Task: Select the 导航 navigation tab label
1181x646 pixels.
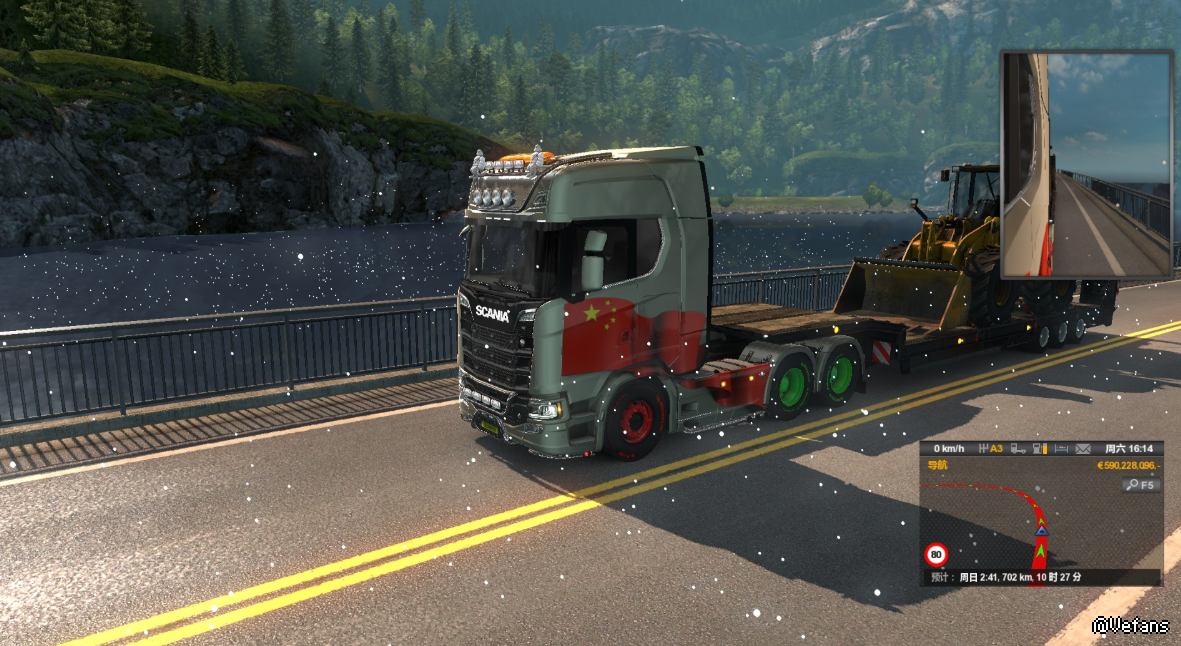Action: pos(937,465)
